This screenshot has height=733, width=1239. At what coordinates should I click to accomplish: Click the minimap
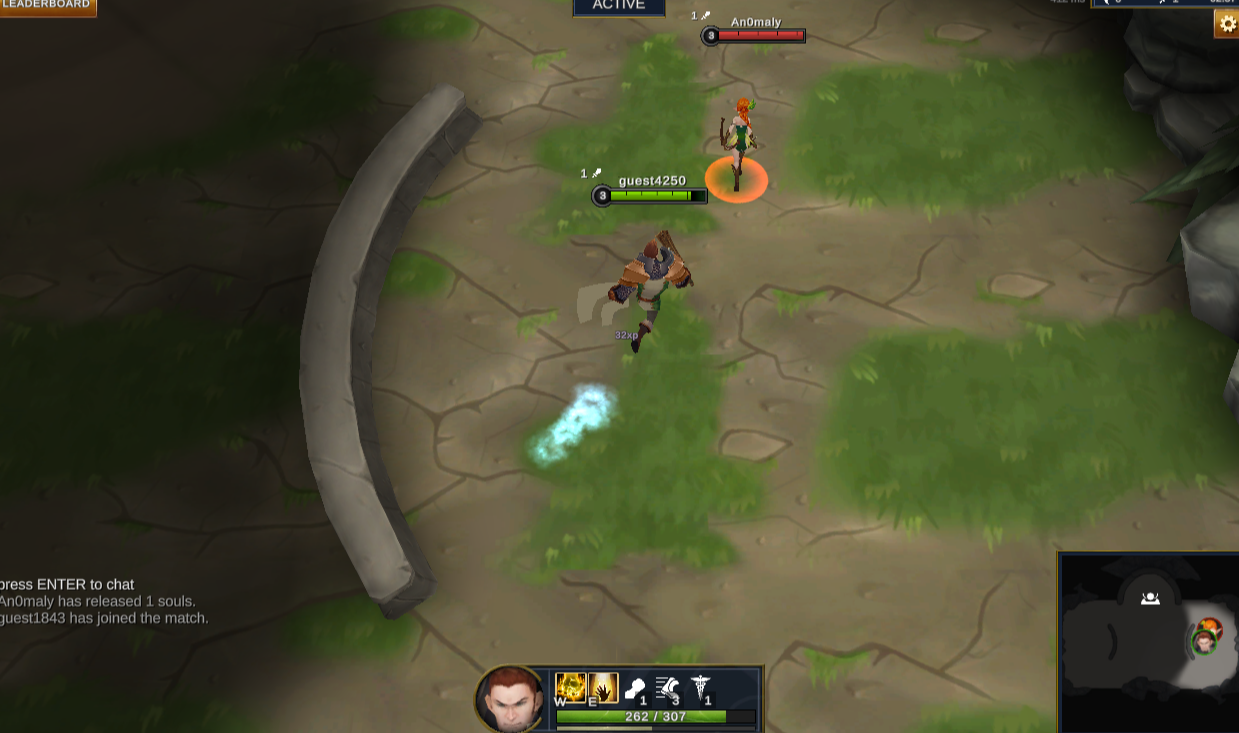1148,643
